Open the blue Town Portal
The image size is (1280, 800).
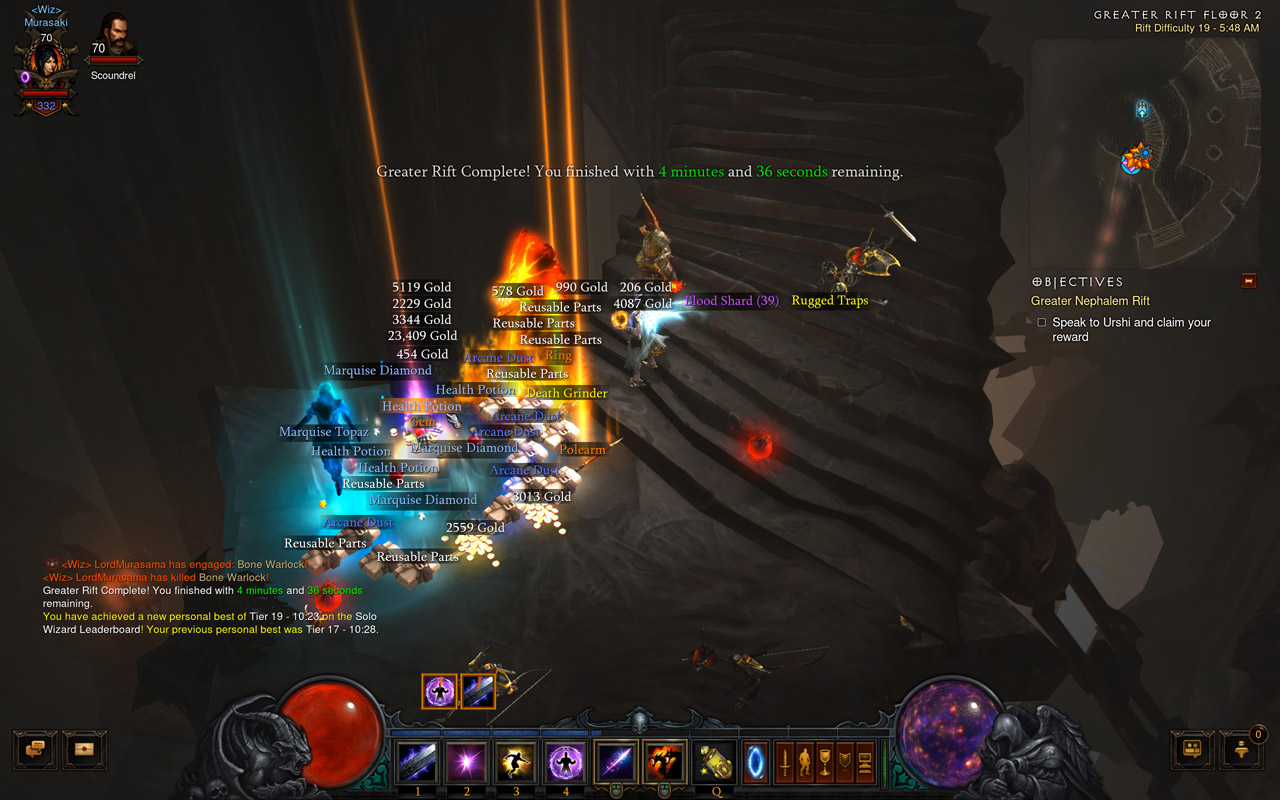click(x=756, y=763)
